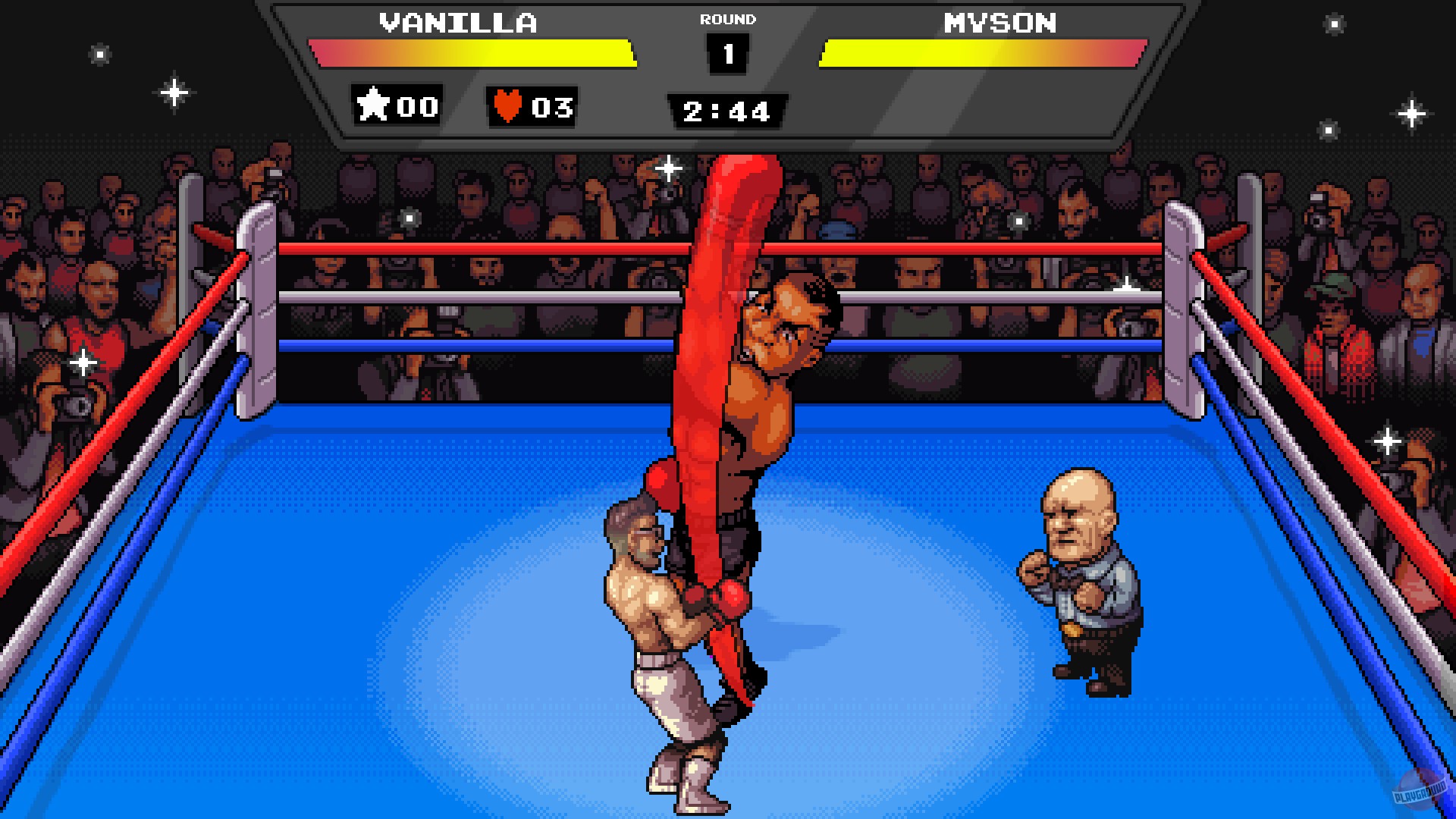Select the red heart lives icon
The height and width of the screenshot is (819, 1456).
(x=507, y=106)
